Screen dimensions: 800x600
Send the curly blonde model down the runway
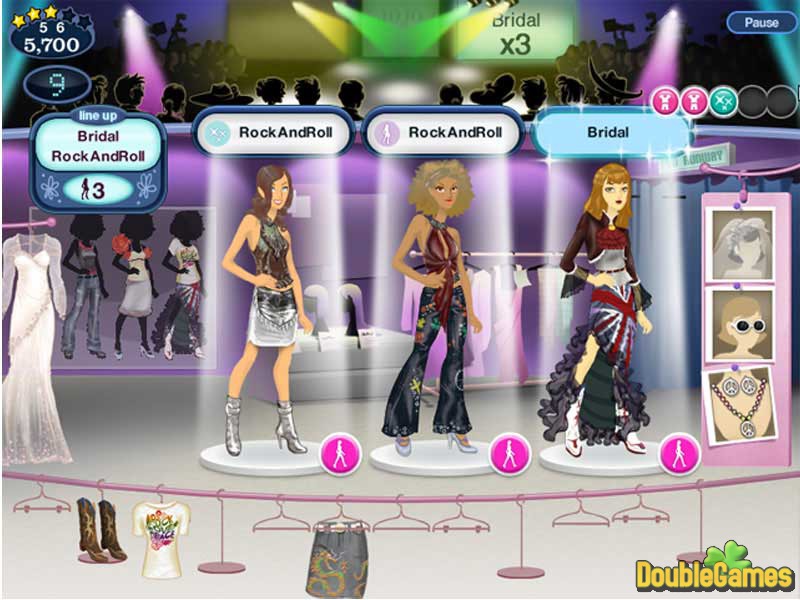[x=508, y=454]
